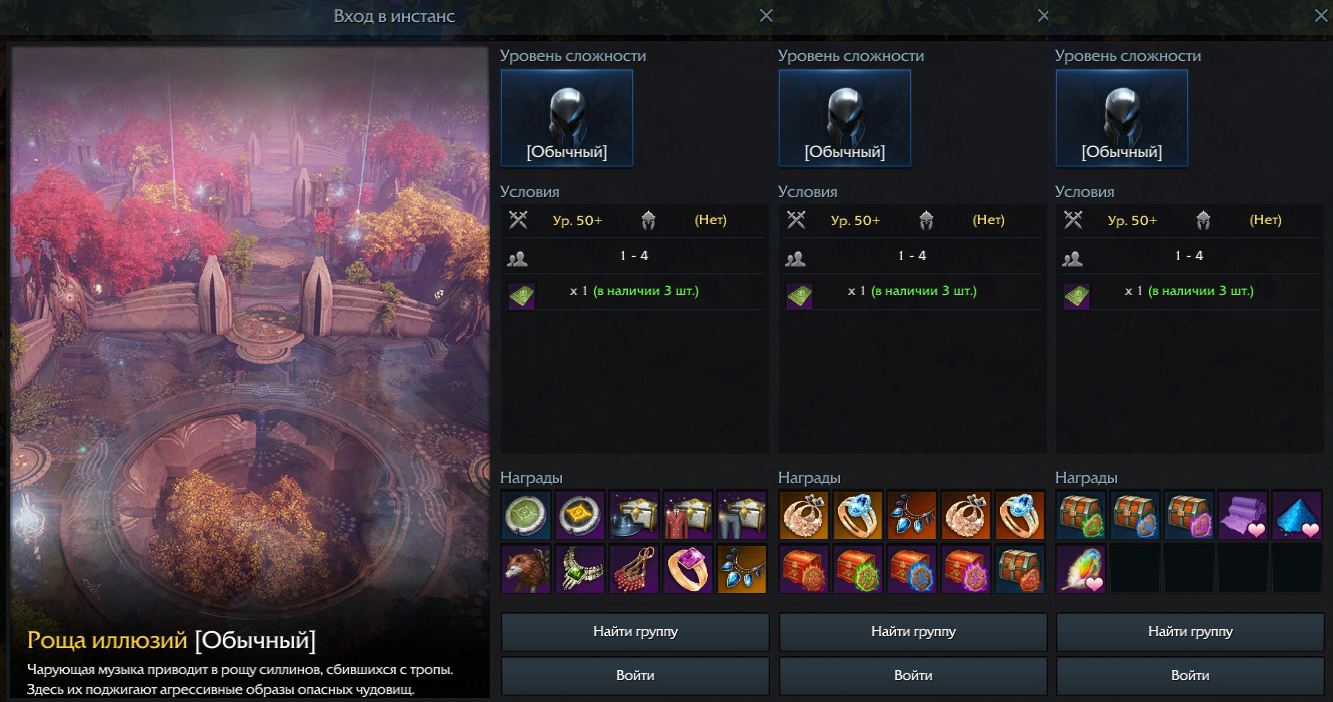Click the purple gem ring reward
The height and width of the screenshot is (702, 1333).
(x=688, y=569)
